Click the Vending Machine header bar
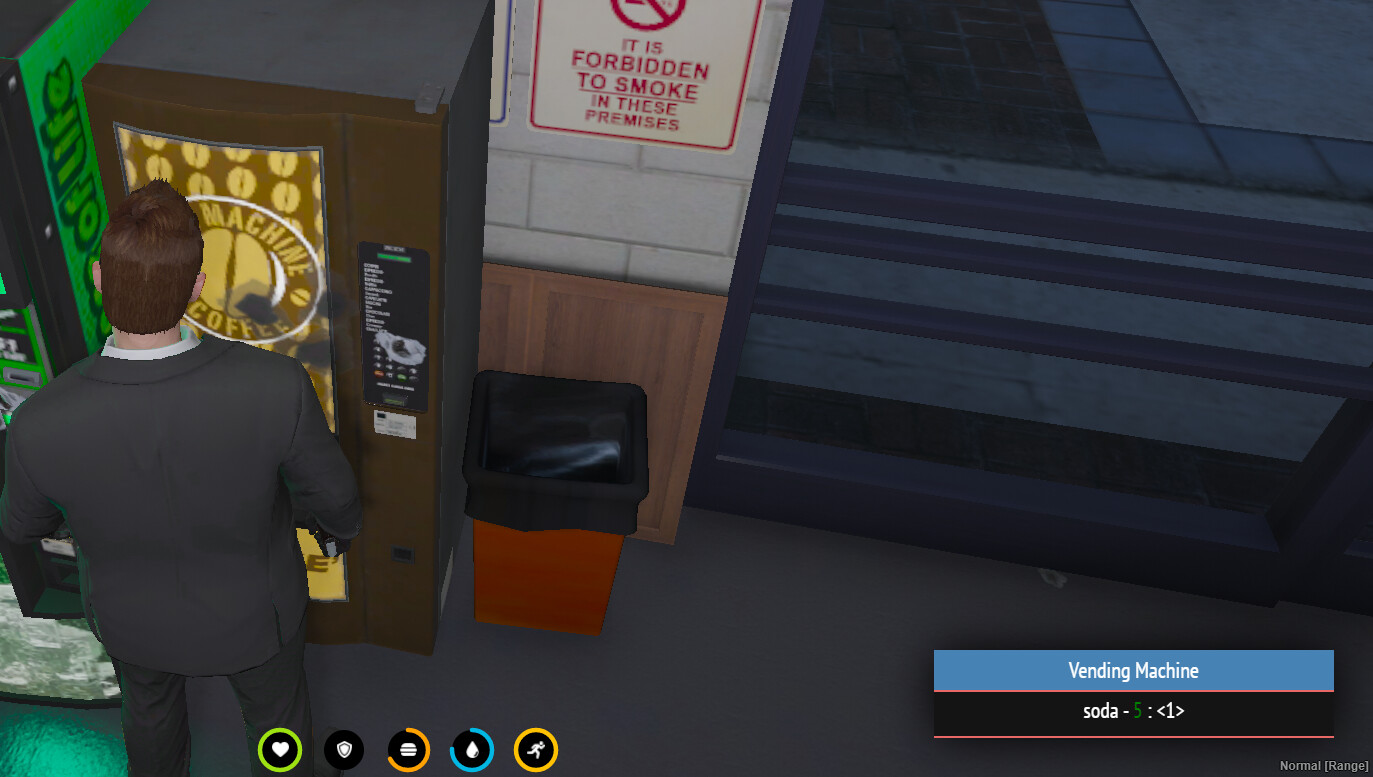Viewport: 1373px width, 777px height. 1134,670
